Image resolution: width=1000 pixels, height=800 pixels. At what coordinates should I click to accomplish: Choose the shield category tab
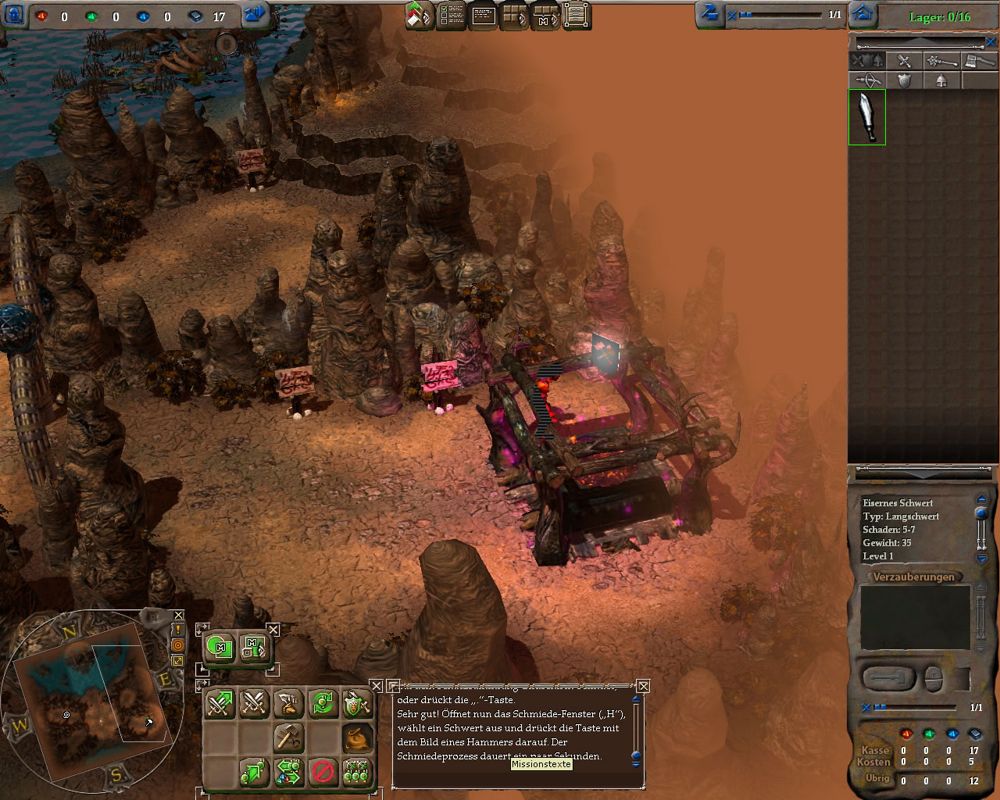(x=903, y=81)
